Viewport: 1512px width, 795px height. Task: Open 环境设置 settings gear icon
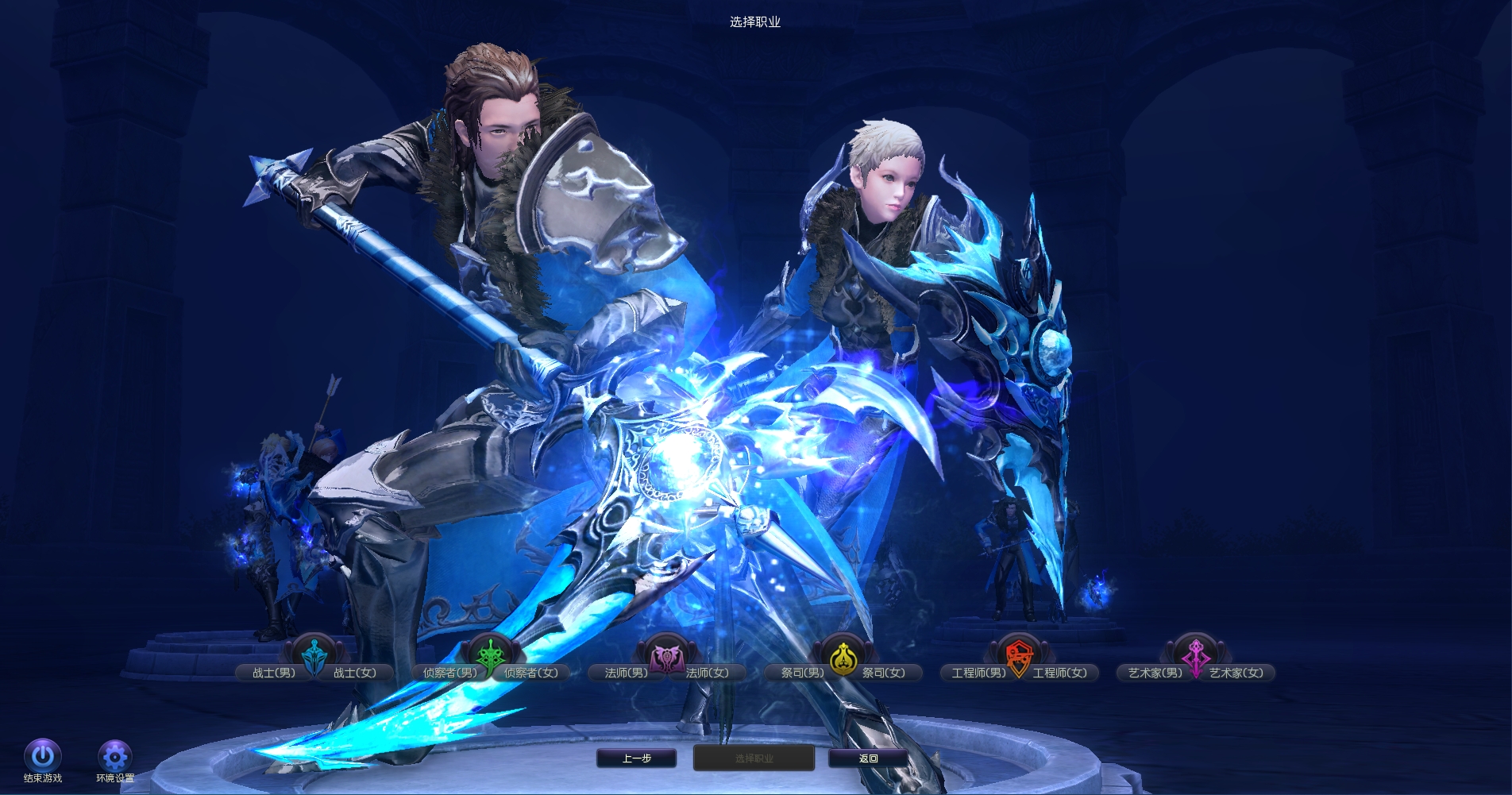(x=115, y=756)
